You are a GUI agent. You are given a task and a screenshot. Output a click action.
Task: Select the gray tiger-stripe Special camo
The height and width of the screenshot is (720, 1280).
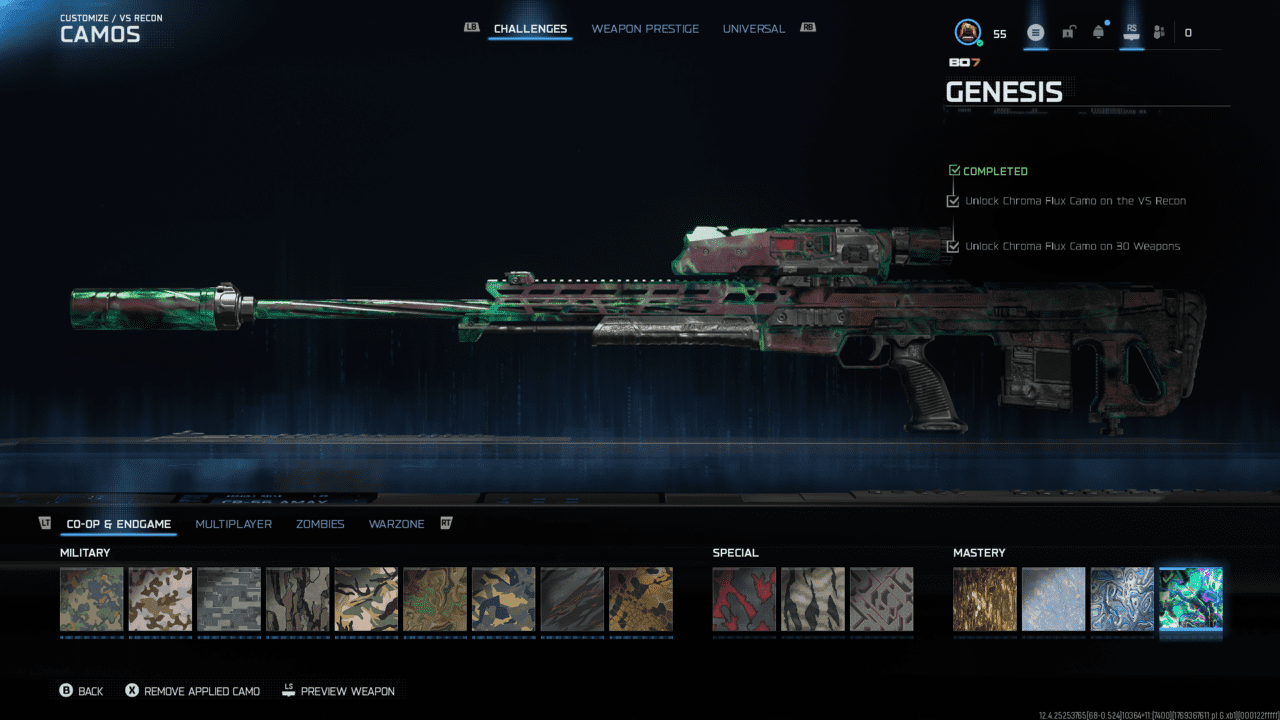pyautogui.click(x=813, y=599)
